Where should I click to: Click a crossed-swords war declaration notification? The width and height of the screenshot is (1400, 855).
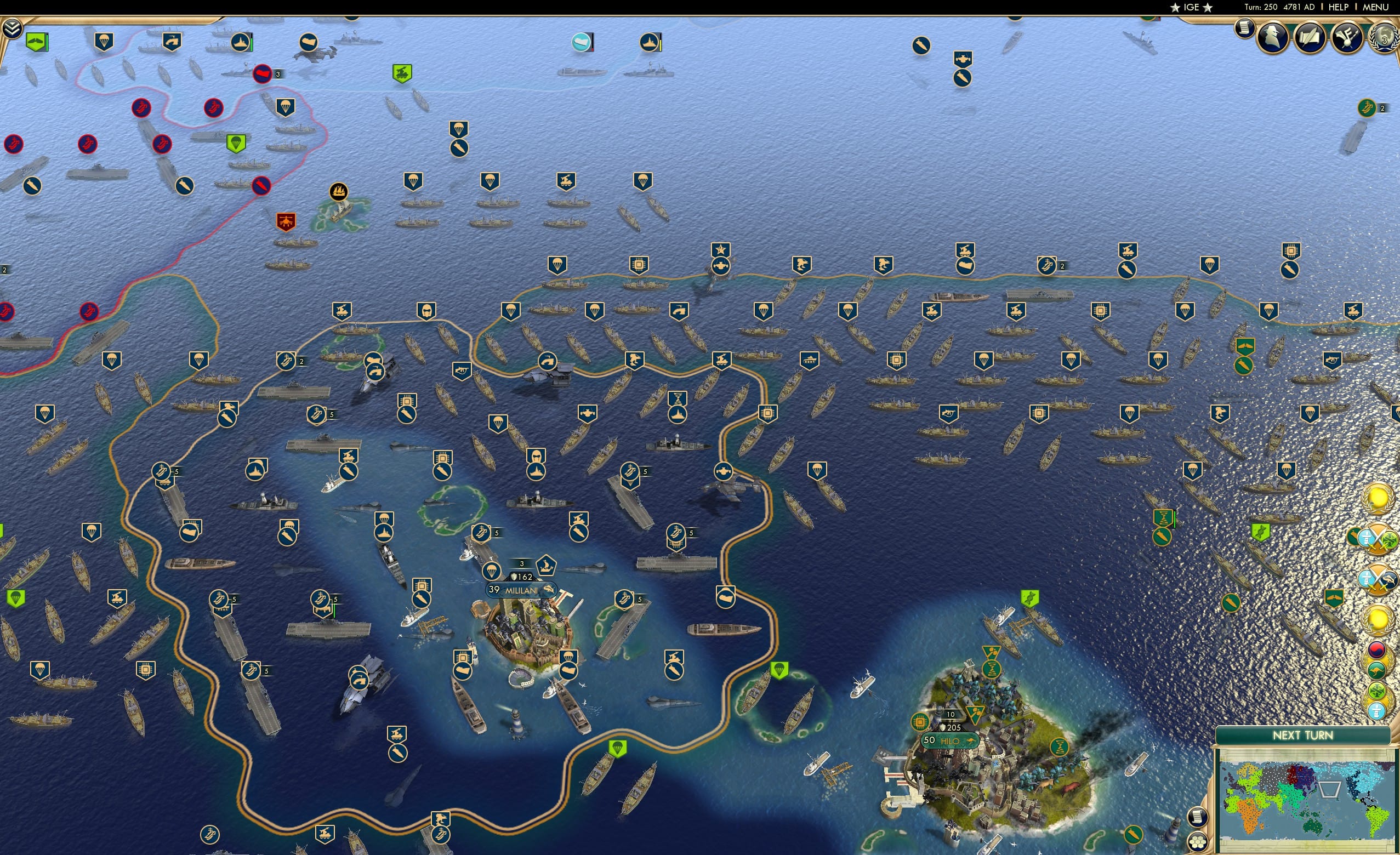point(1378,539)
